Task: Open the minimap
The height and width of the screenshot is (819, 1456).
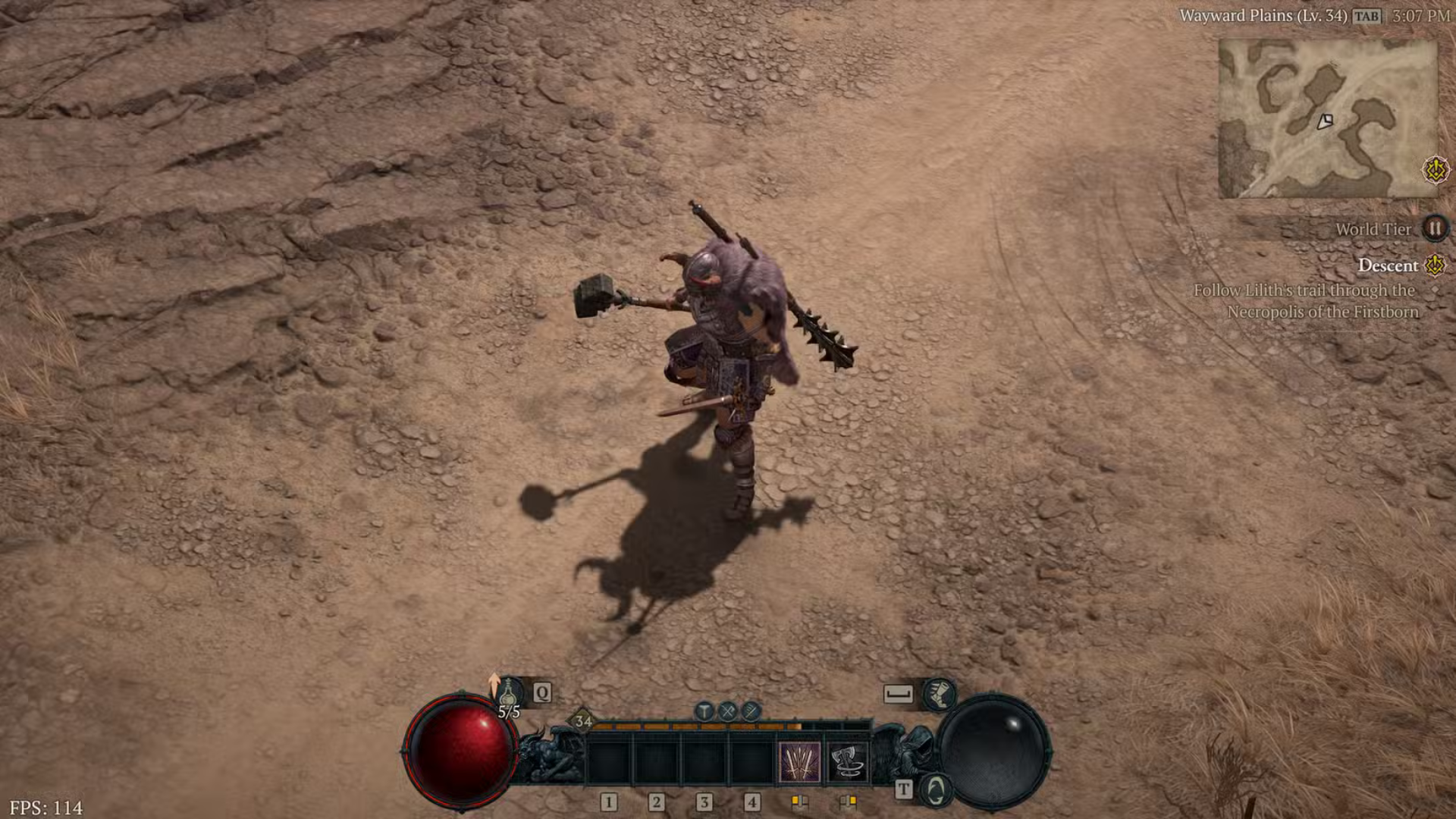Action: coord(1327,119)
